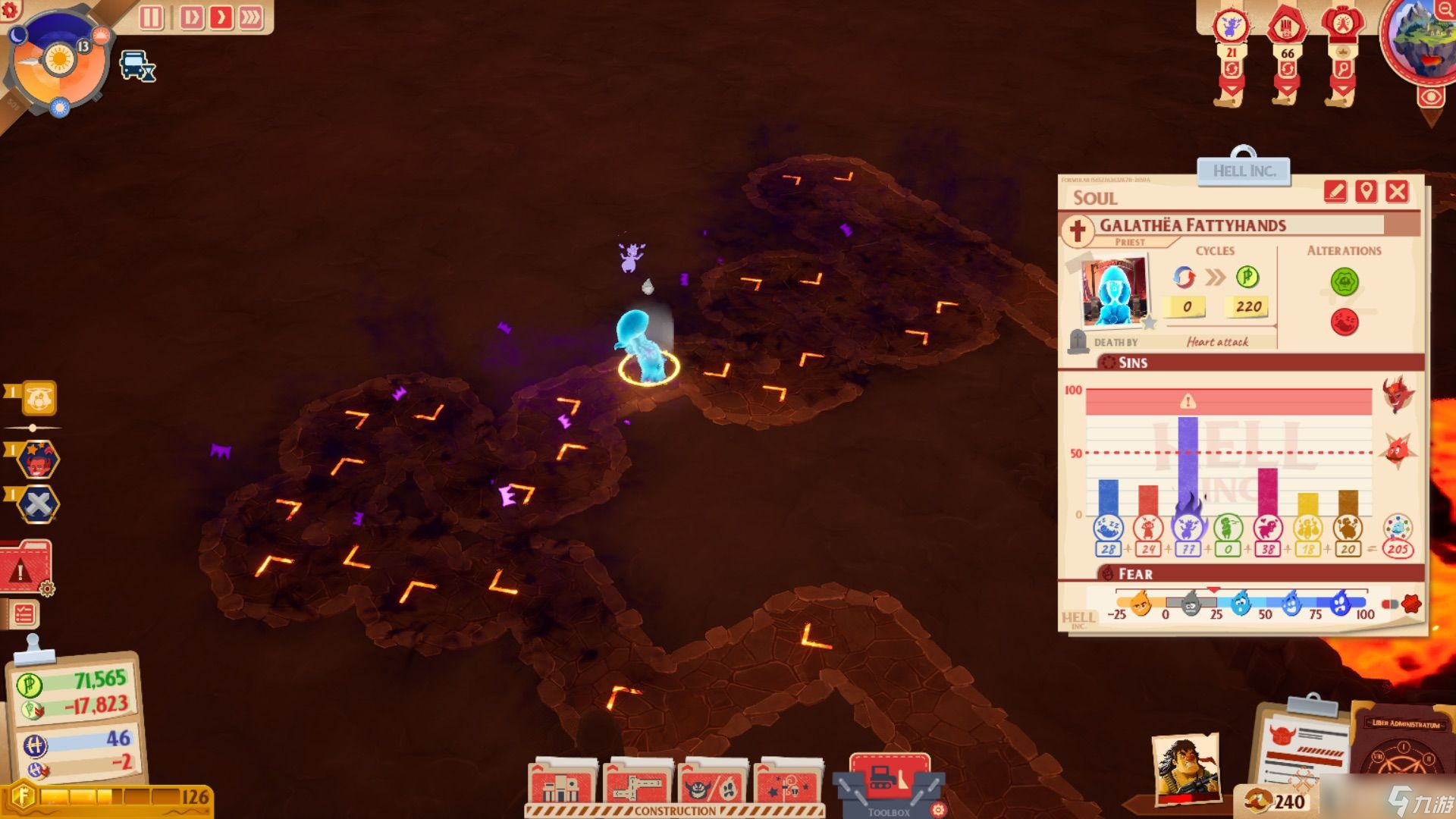Open the red gear settings icon
The height and width of the screenshot is (819, 1456).
(x=11, y=10)
